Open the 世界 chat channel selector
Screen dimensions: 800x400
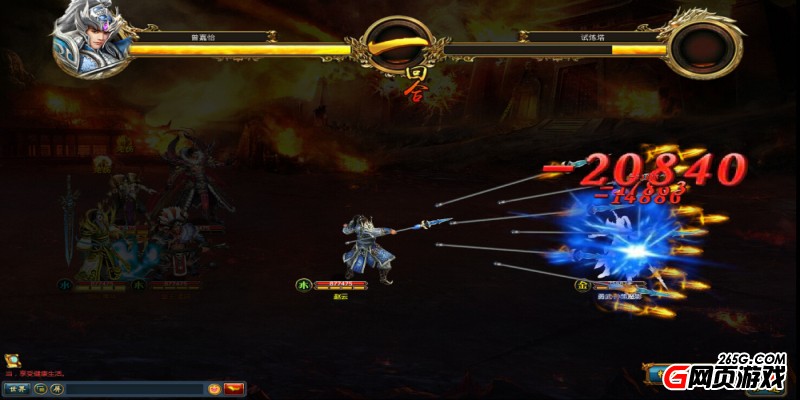coord(15,388)
